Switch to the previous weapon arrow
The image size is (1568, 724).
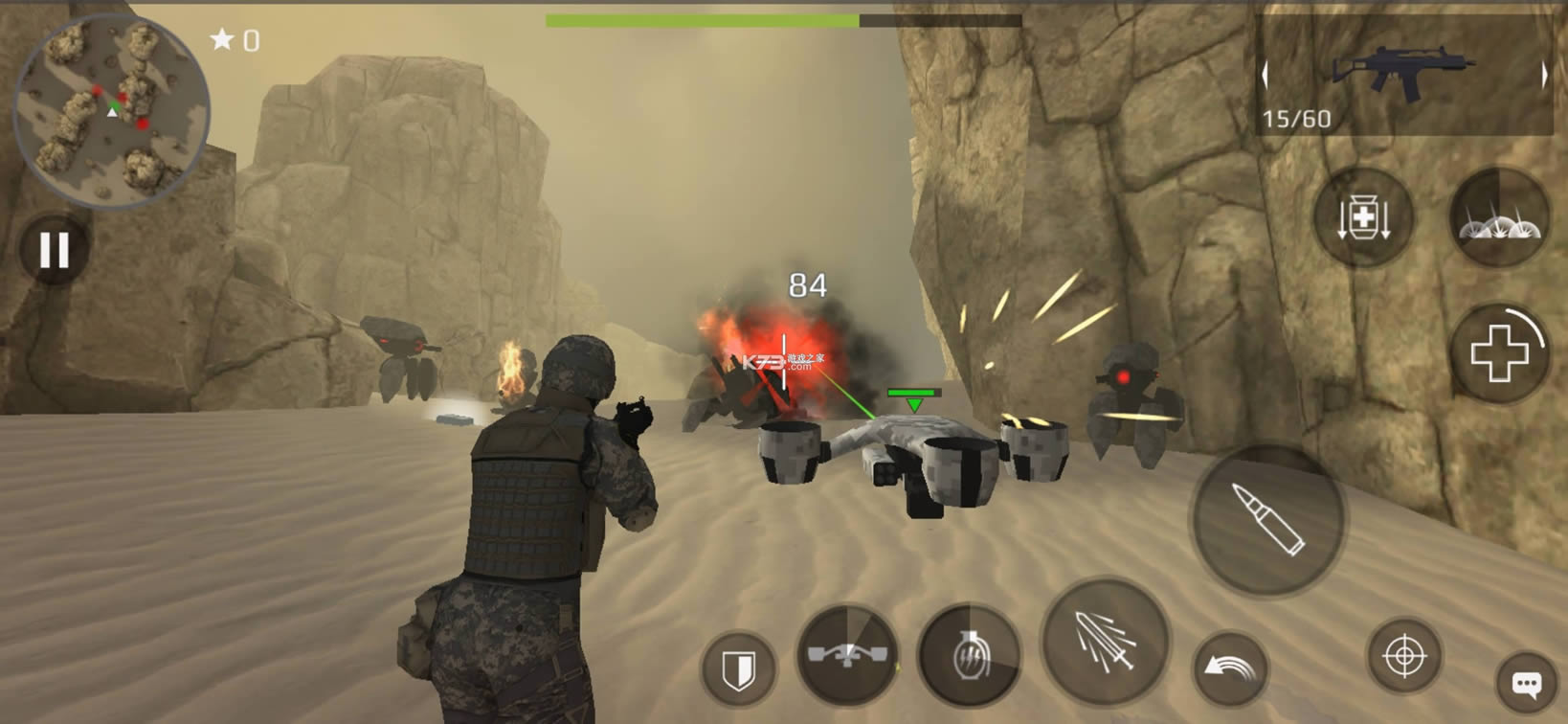pyautogui.click(x=1266, y=75)
